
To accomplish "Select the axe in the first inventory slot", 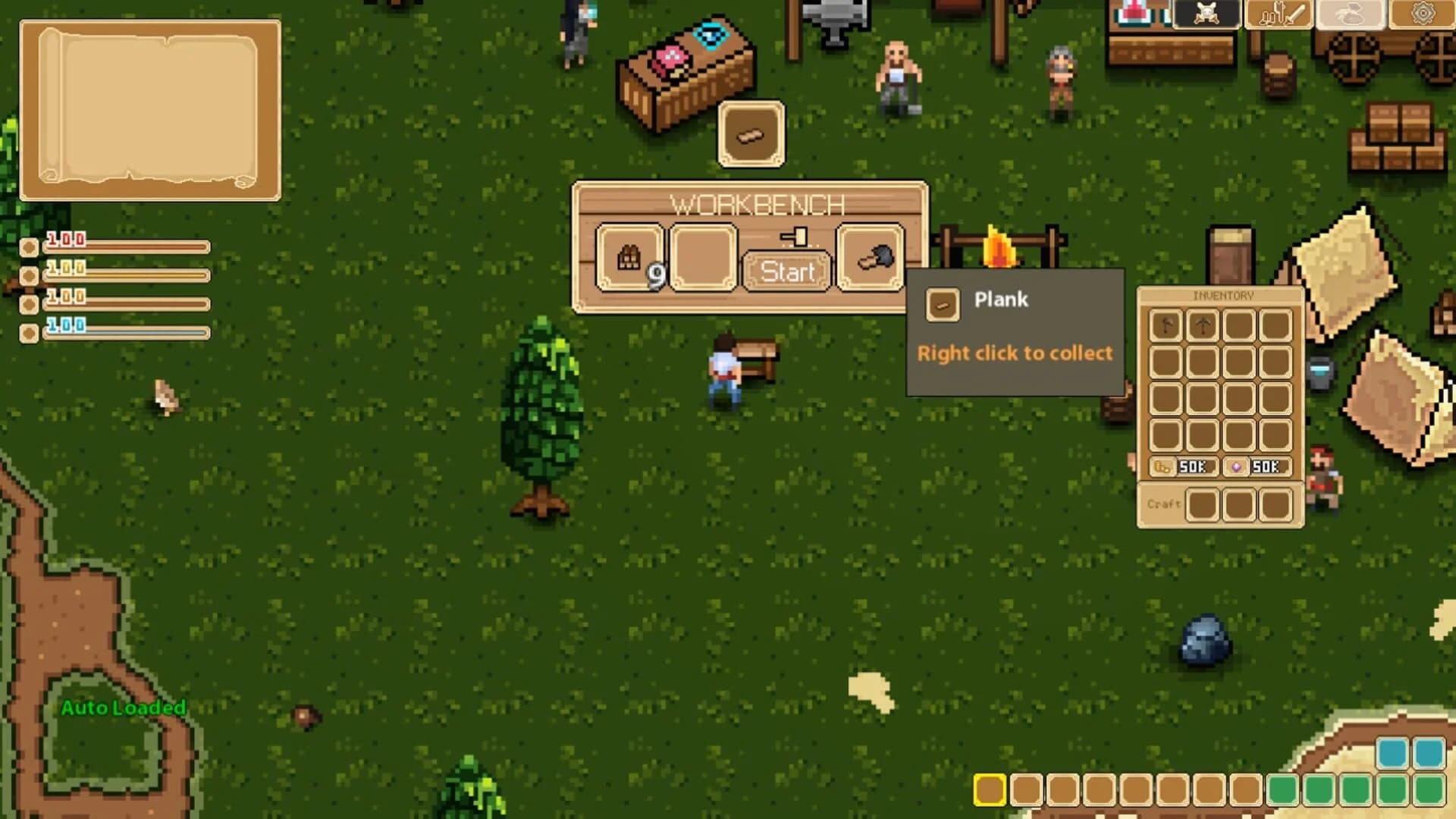I will pyautogui.click(x=1166, y=325).
